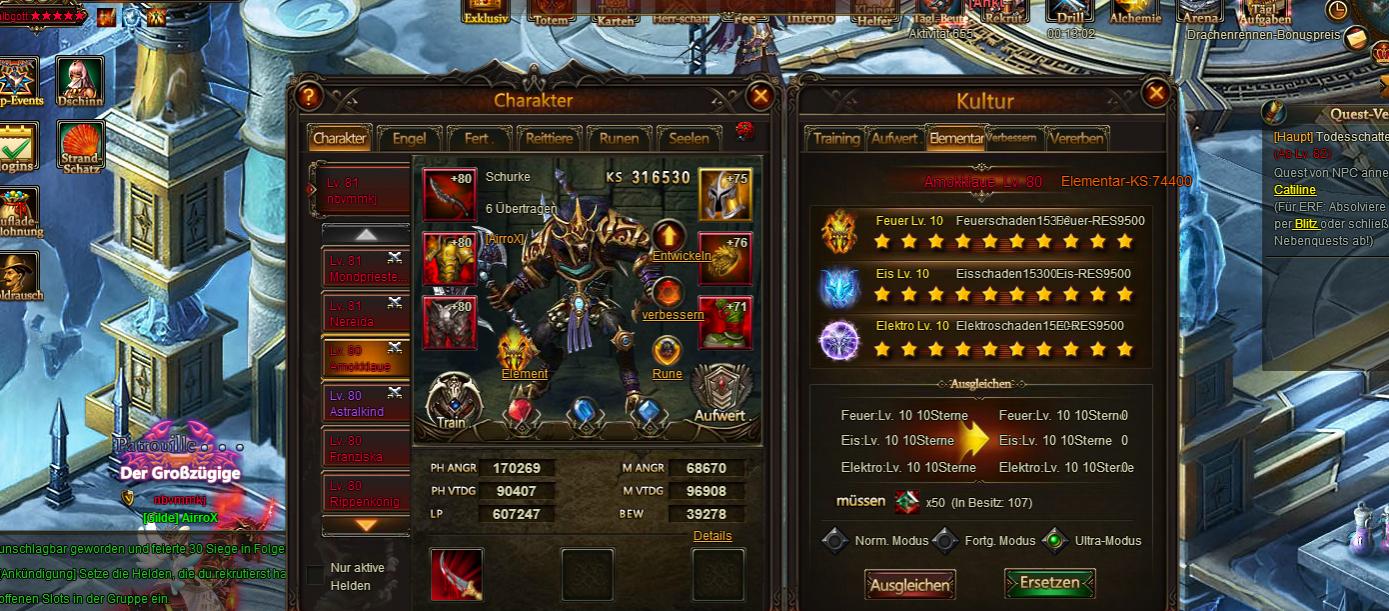
Task: Open Entwickeln for the hero
Action: 669,238
